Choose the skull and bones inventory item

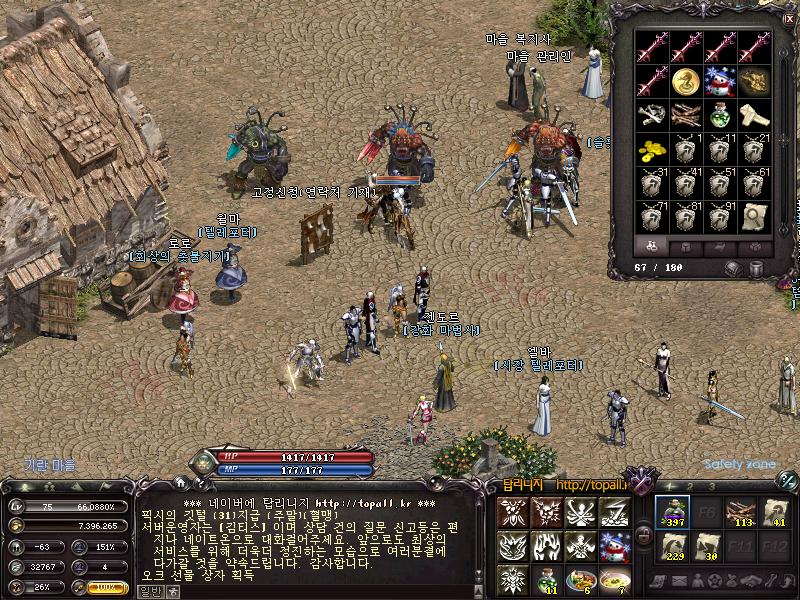point(653,115)
